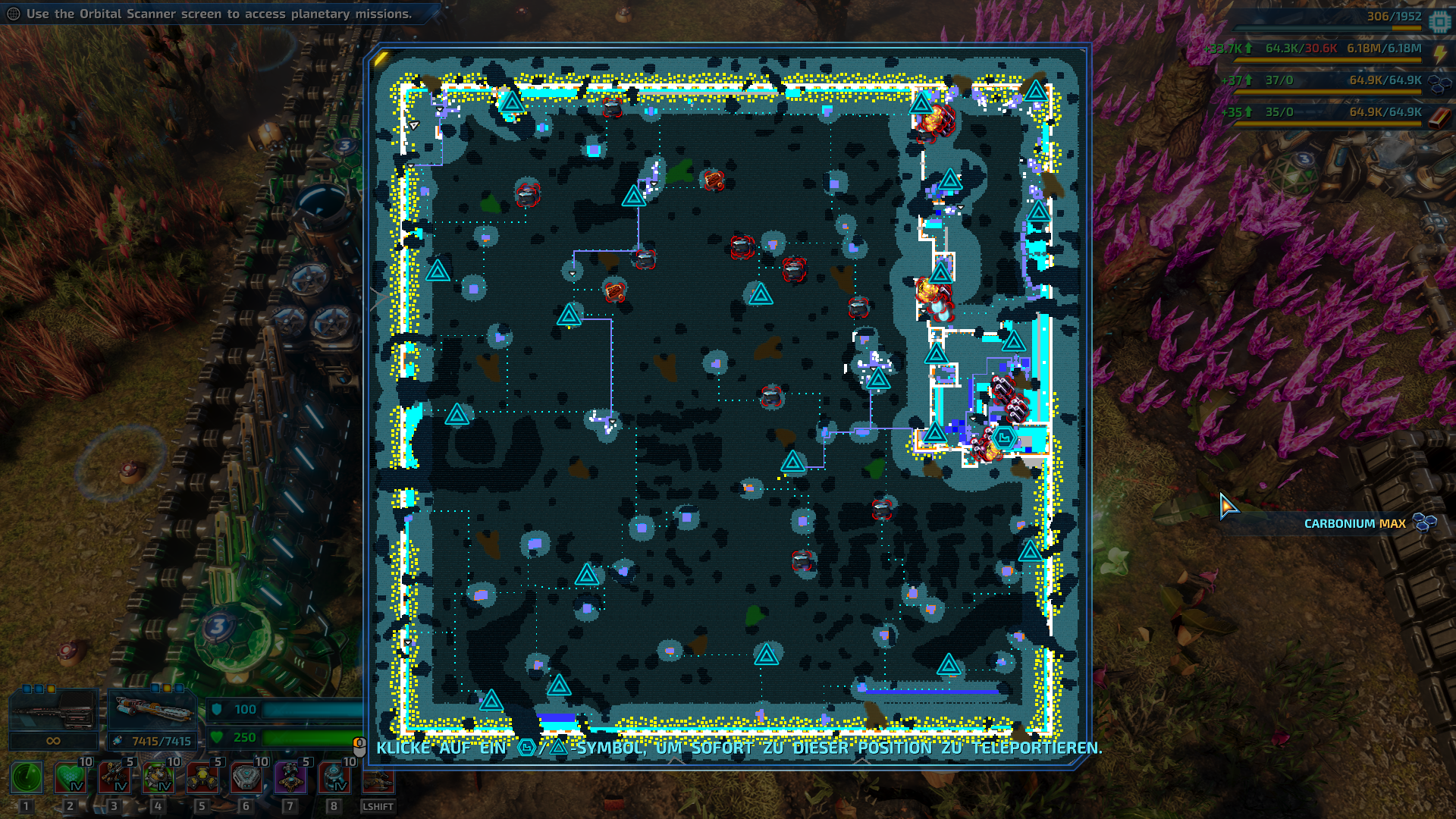Select the blue cylinder device hotbar slot
Screen dimensions: 1456x819
pyautogui.click(x=334, y=778)
